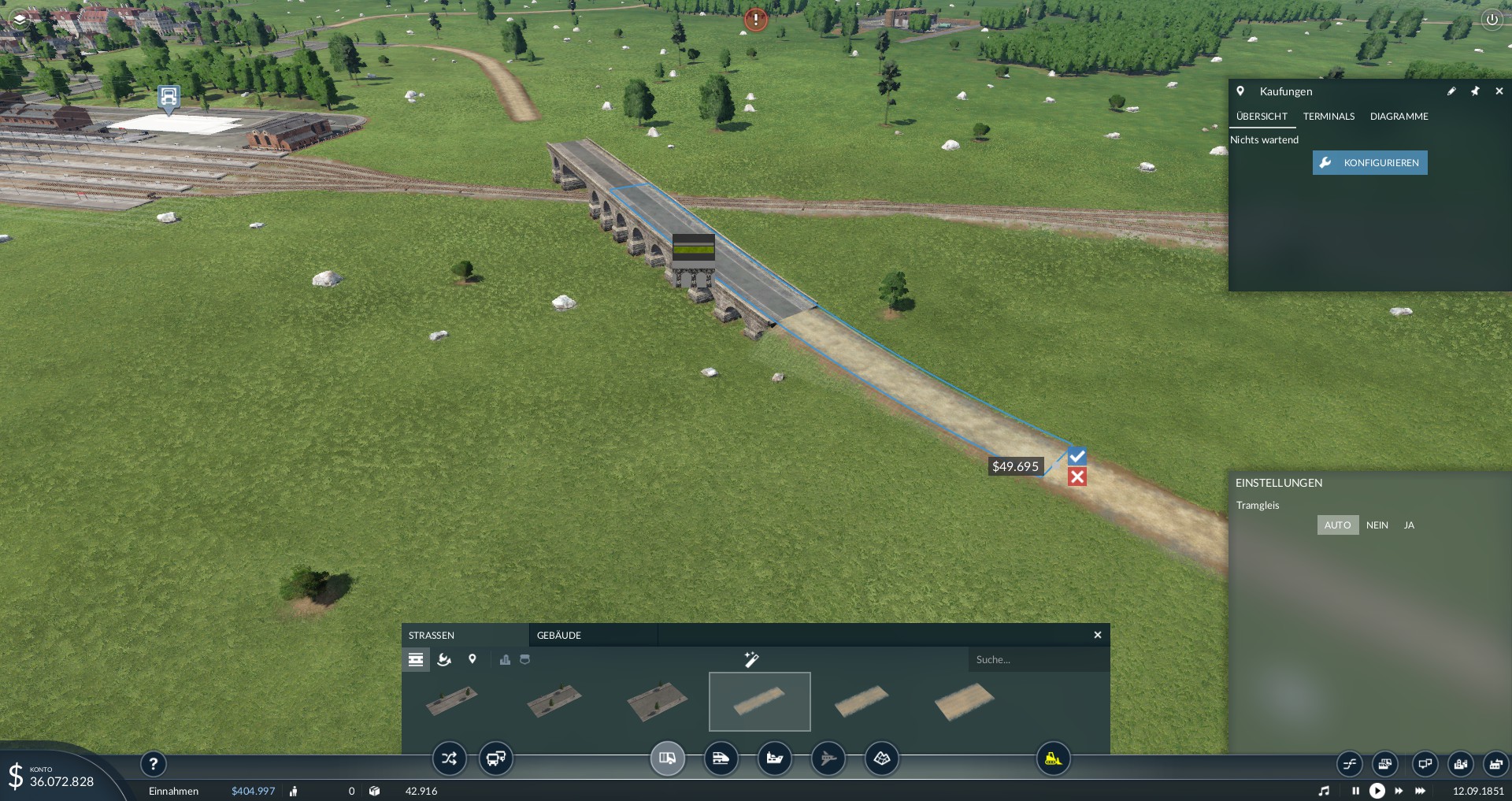This screenshot has height=801, width=1512.
Task: Open the rail construction menu
Action: click(721, 759)
